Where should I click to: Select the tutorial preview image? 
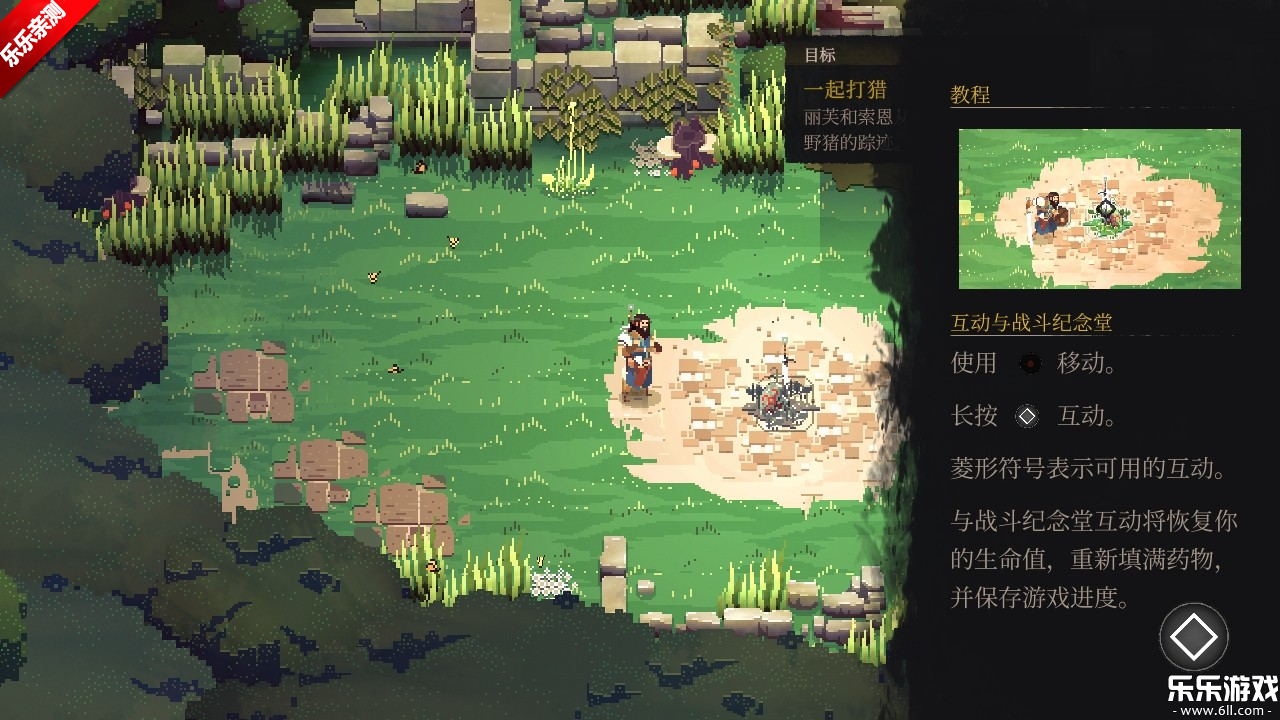pos(1099,209)
